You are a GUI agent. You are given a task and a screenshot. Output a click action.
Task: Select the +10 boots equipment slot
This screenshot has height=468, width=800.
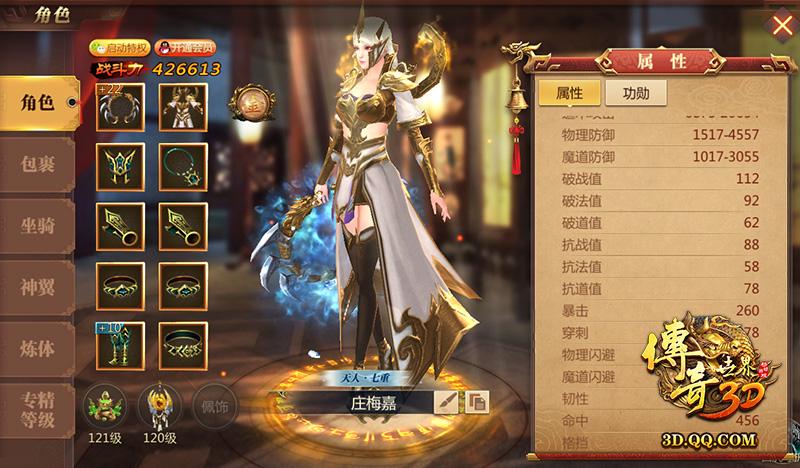tap(120, 346)
